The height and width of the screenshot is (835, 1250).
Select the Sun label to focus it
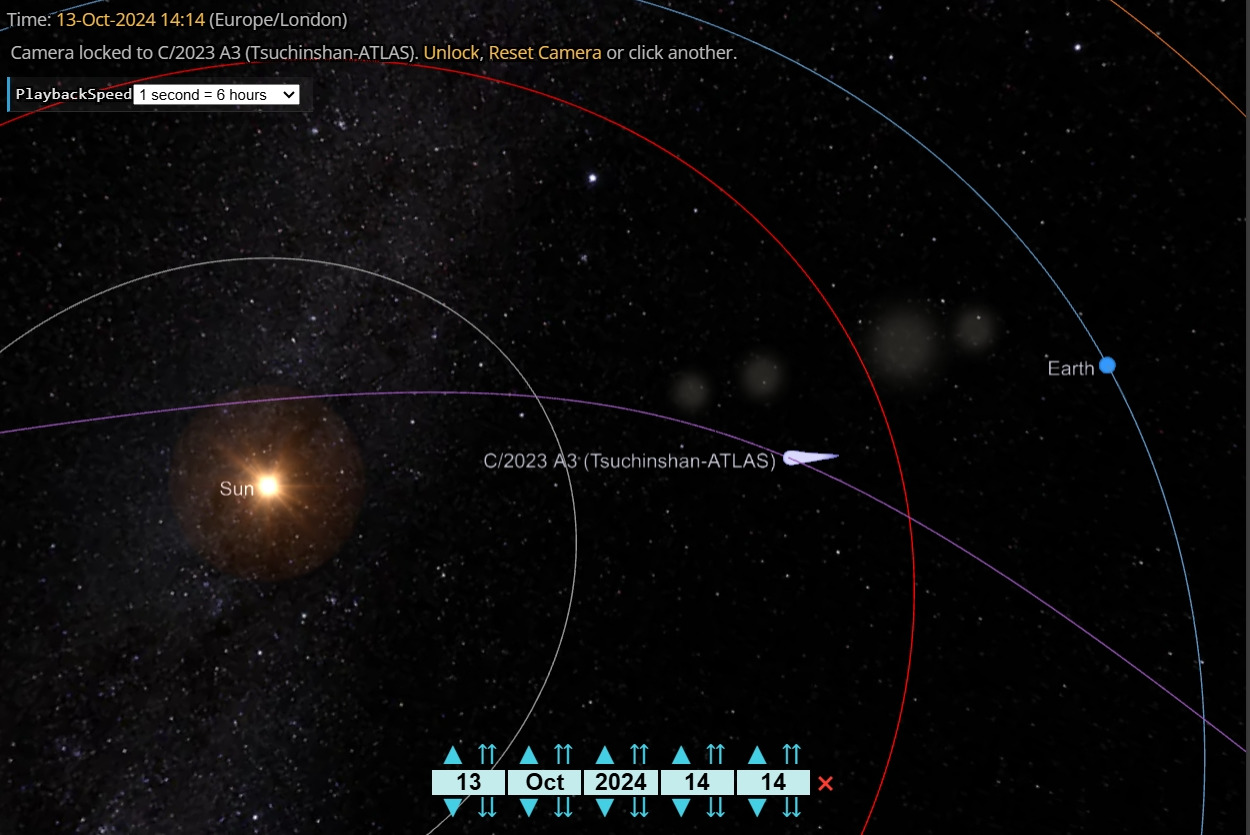[x=237, y=489]
